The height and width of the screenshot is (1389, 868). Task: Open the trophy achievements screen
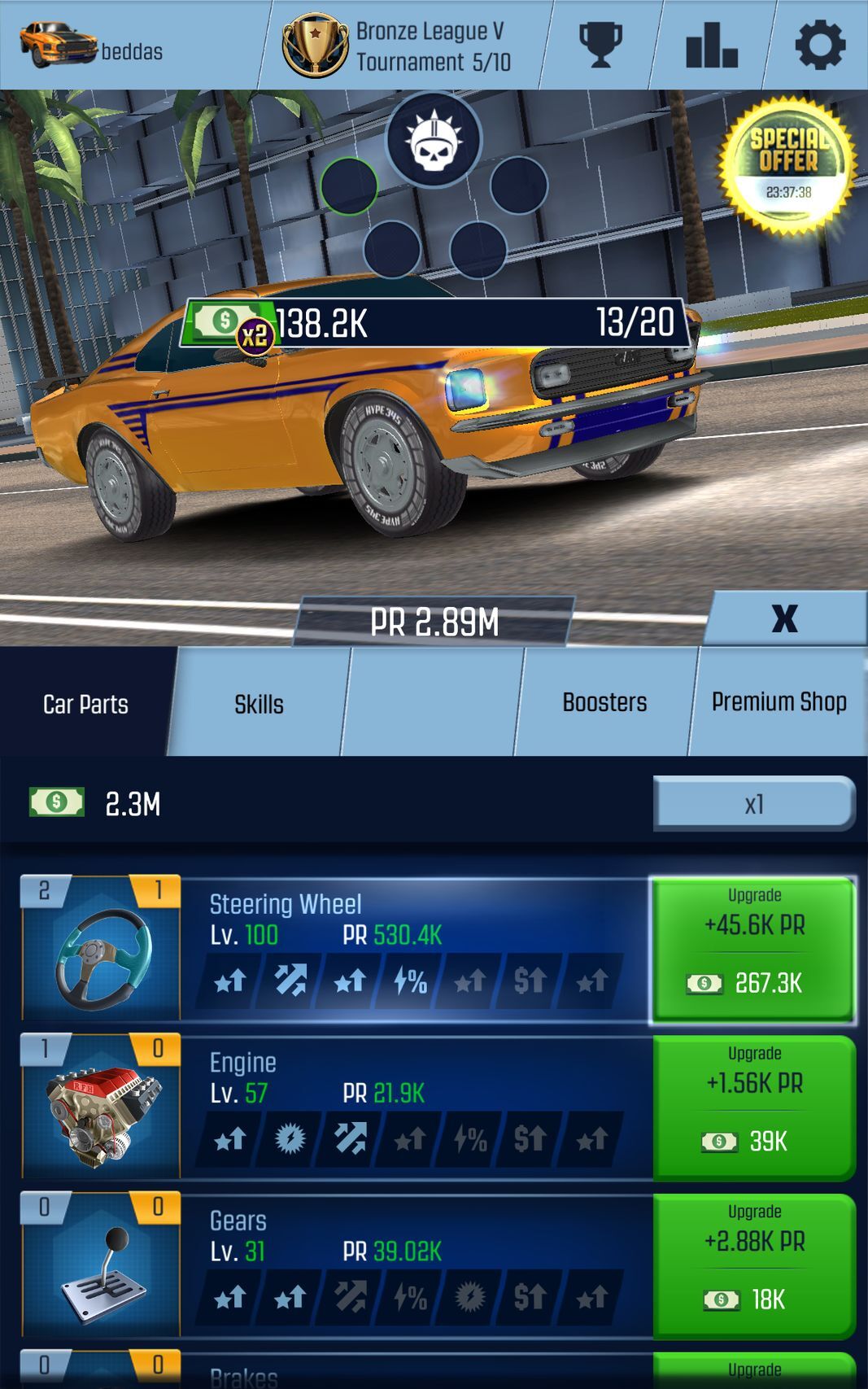click(x=600, y=45)
